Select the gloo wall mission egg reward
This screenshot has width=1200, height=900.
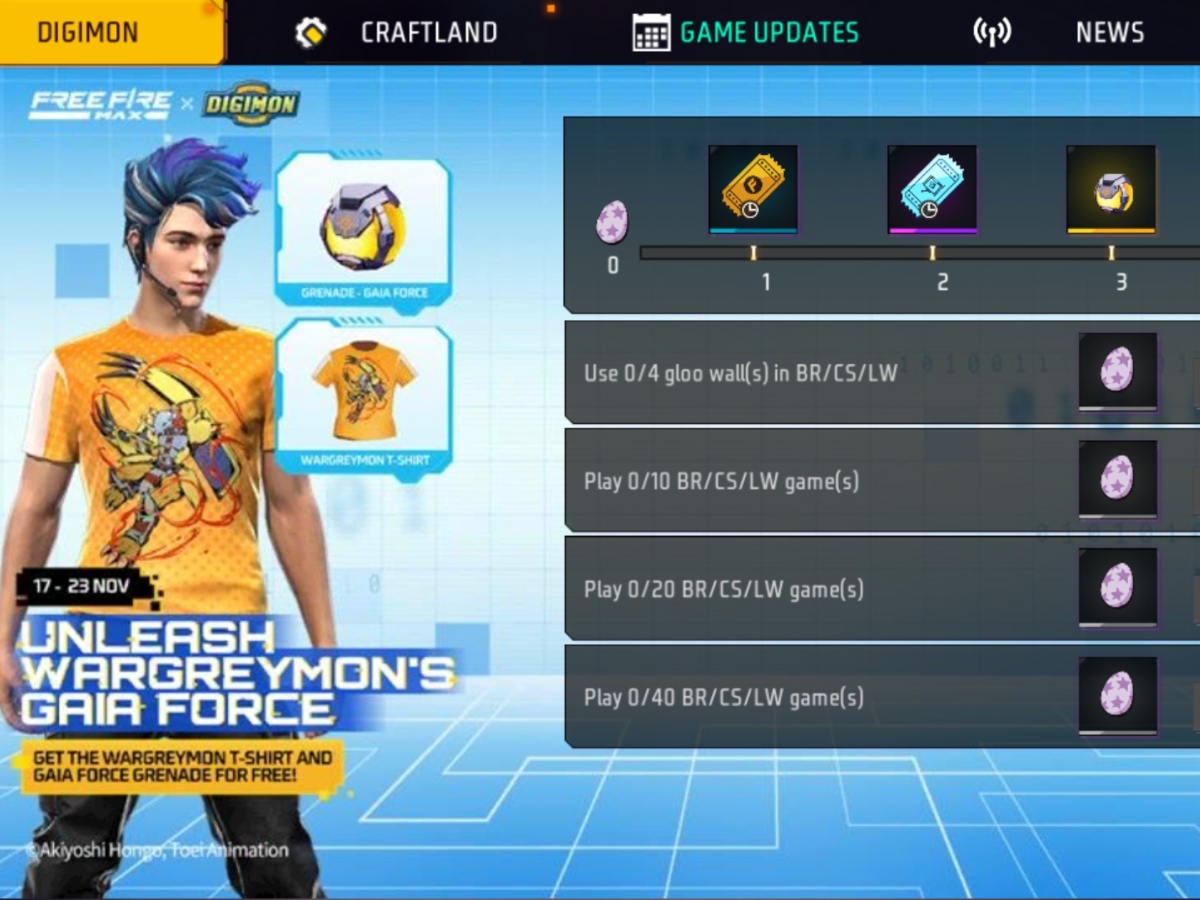(x=1117, y=370)
